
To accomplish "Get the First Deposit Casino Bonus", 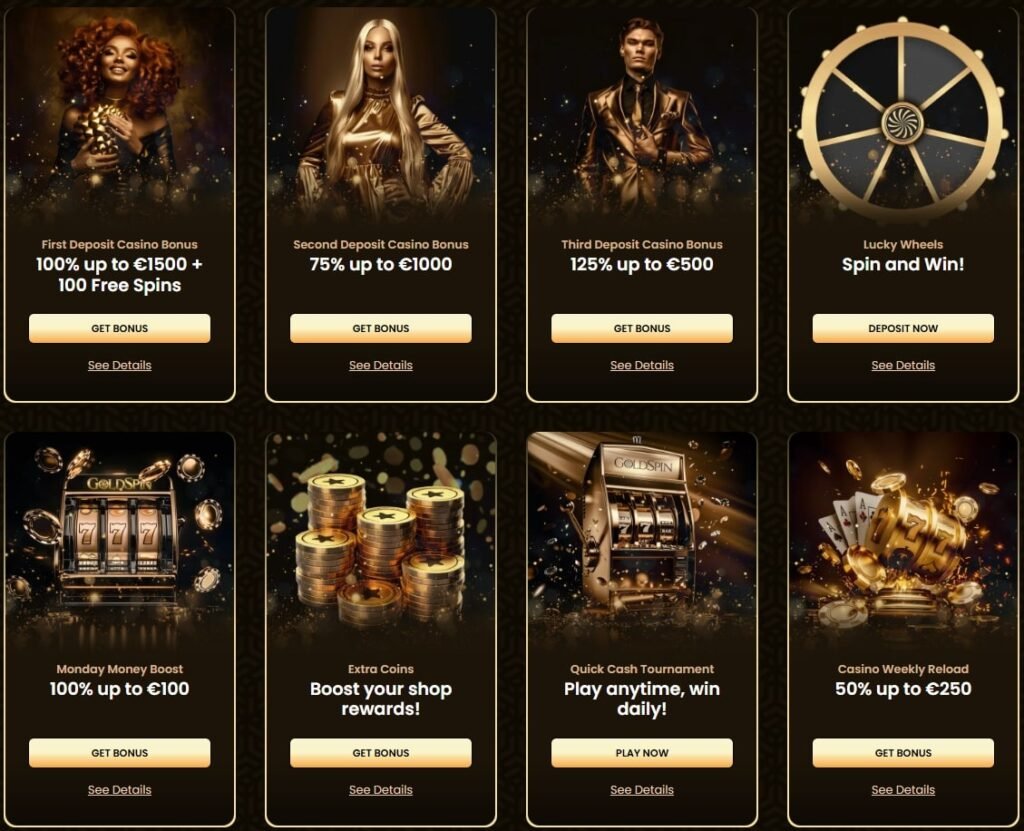I will coord(119,328).
